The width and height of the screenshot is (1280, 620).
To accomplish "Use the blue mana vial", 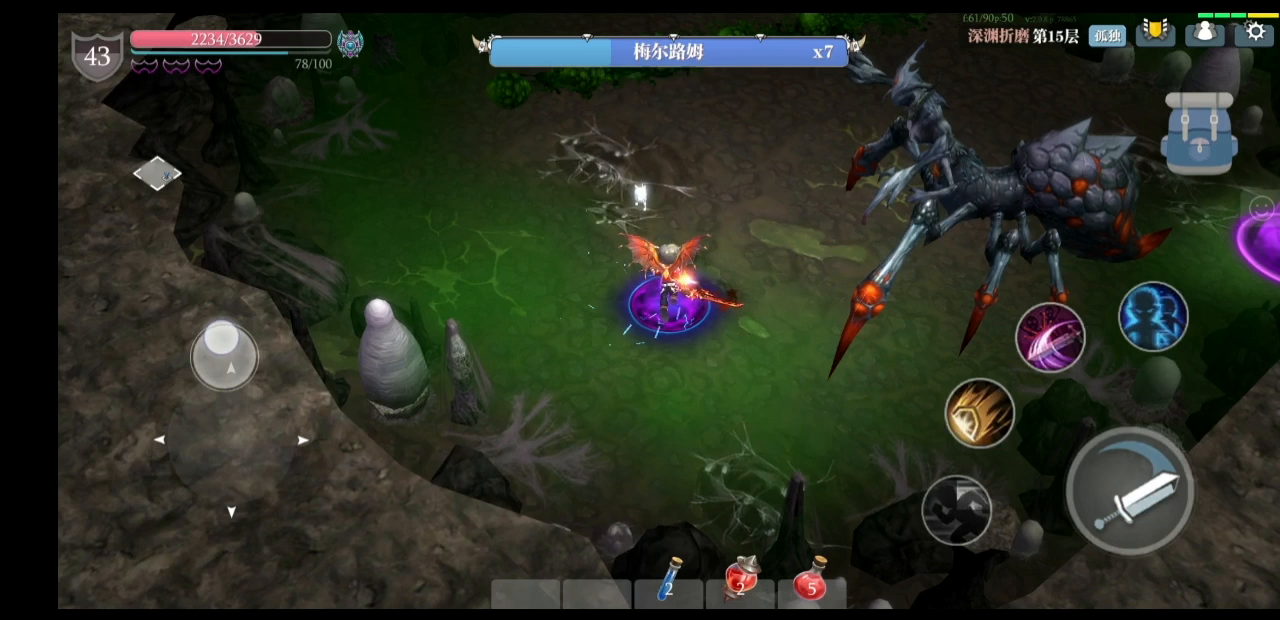I will (669, 581).
